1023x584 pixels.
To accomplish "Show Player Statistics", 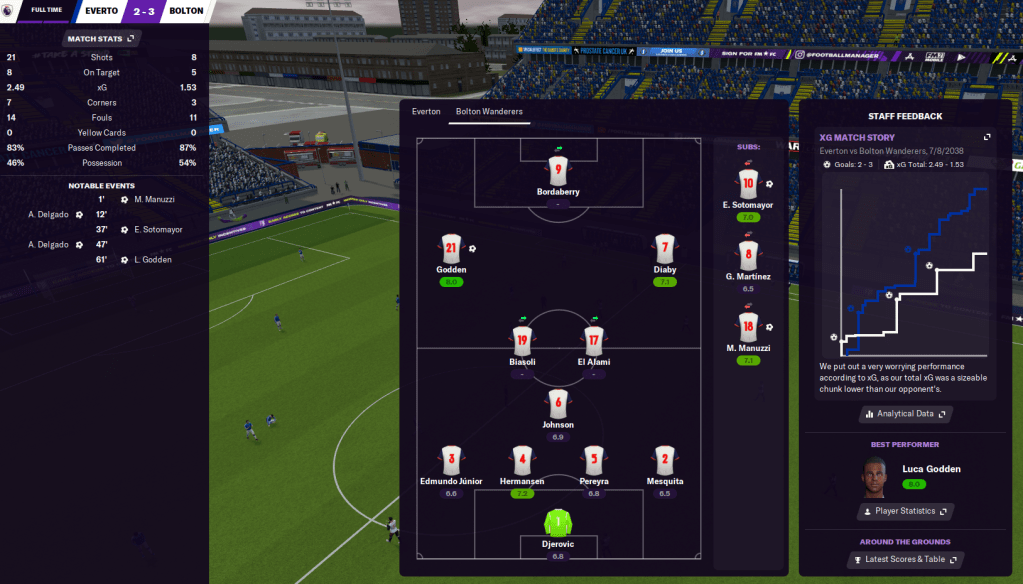I will pos(905,511).
